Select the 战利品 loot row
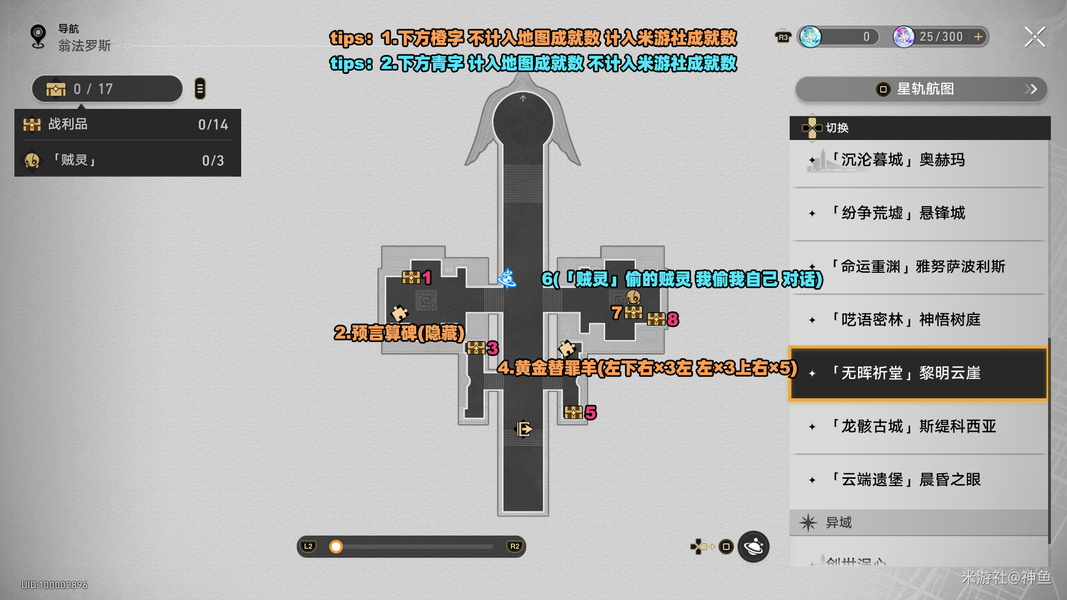Image resolution: width=1067 pixels, height=600 pixels. (127, 125)
